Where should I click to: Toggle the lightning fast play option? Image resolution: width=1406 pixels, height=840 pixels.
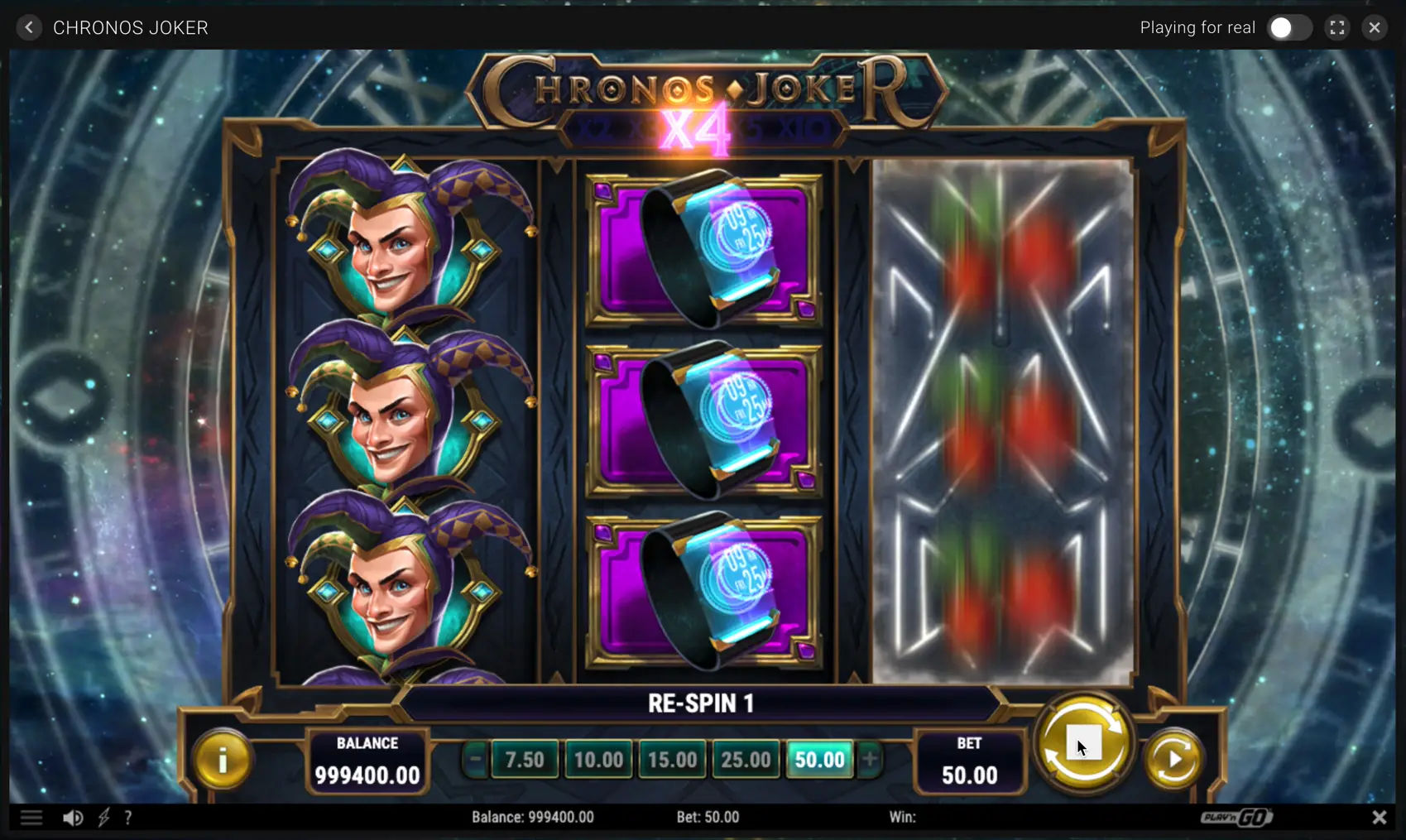click(x=103, y=818)
